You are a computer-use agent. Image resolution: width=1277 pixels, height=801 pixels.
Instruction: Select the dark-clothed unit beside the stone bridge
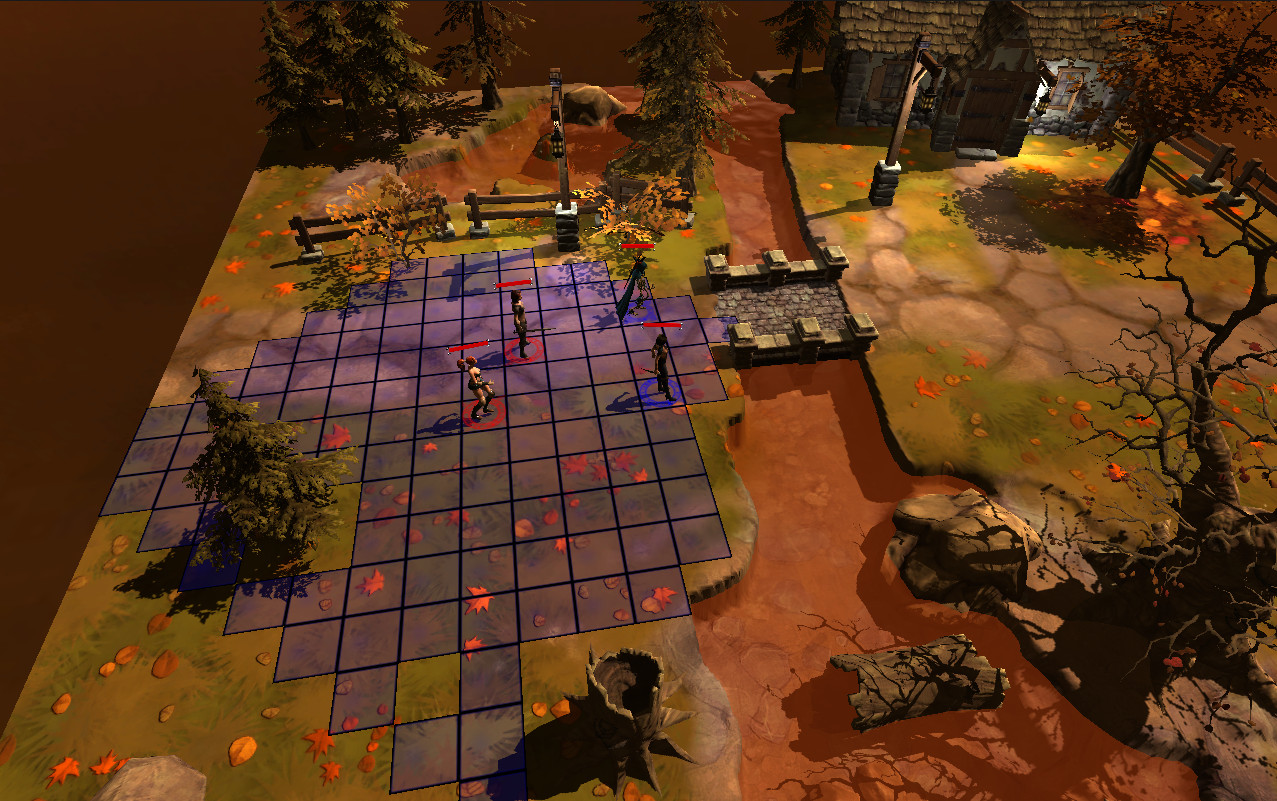[660, 368]
